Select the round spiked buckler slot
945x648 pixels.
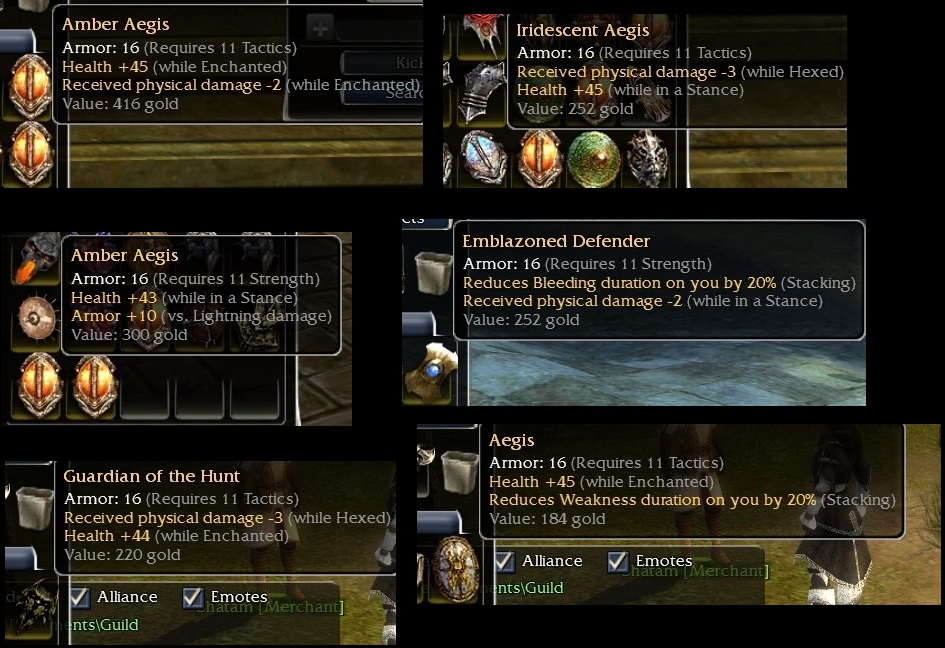point(39,318)
